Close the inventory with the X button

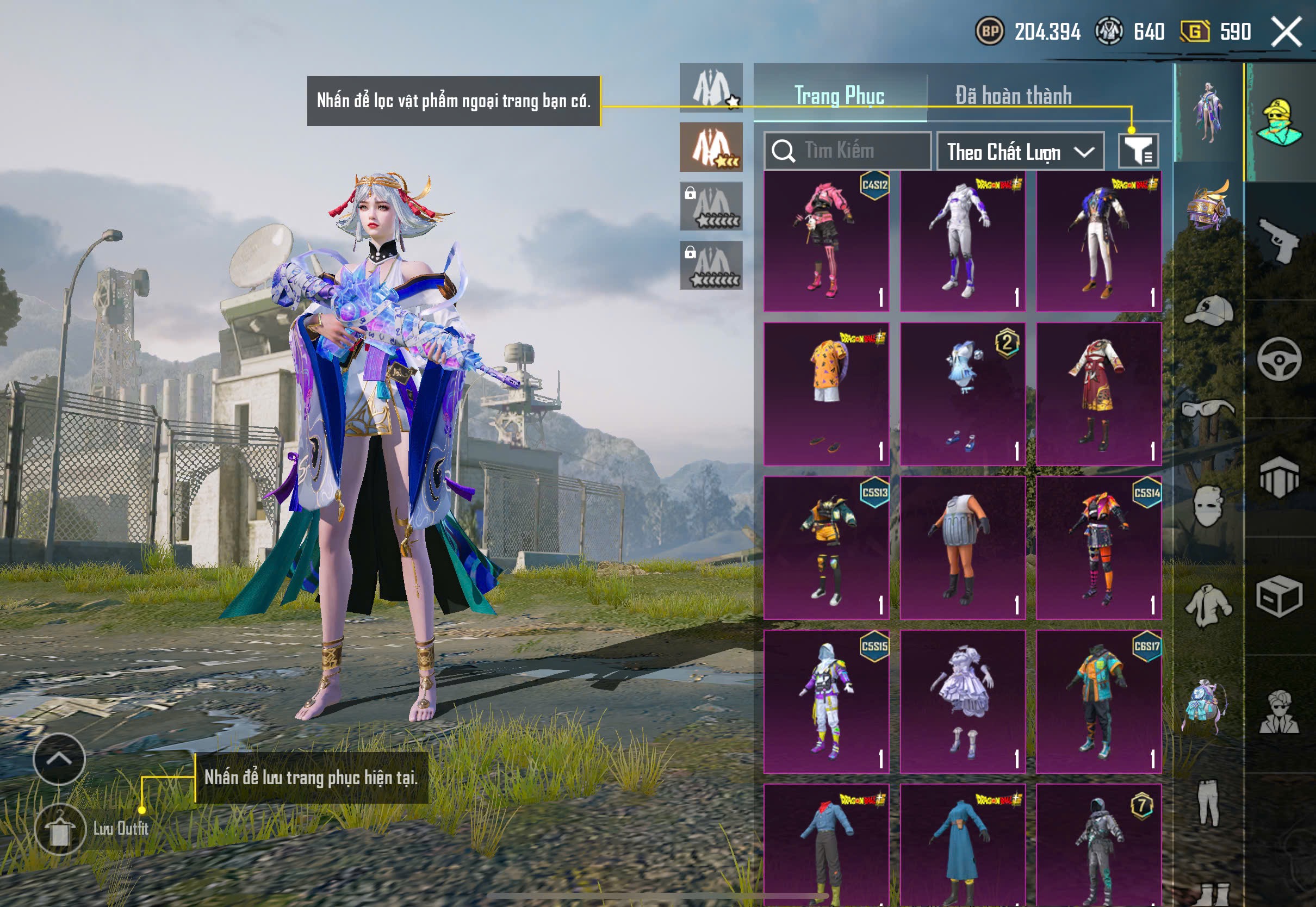tap(1287, 32)
